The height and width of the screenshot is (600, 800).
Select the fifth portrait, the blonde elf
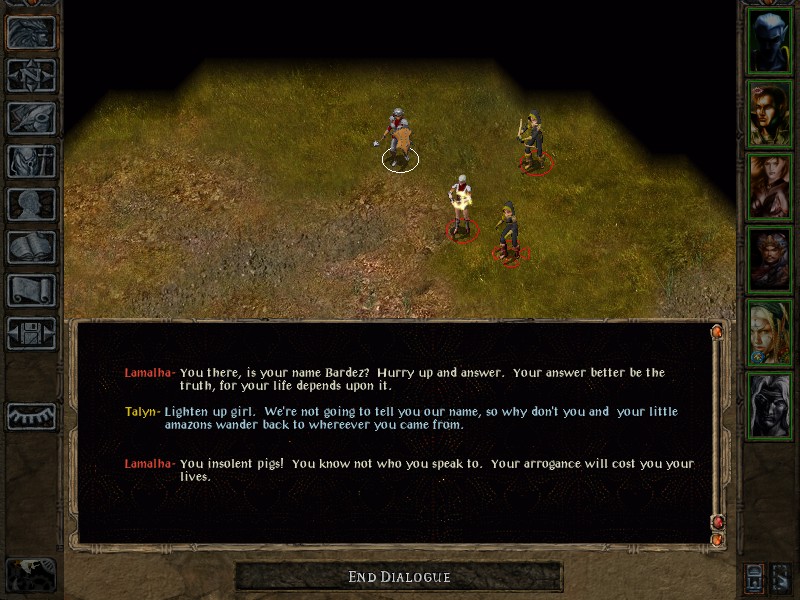click(x=770, y=333)
